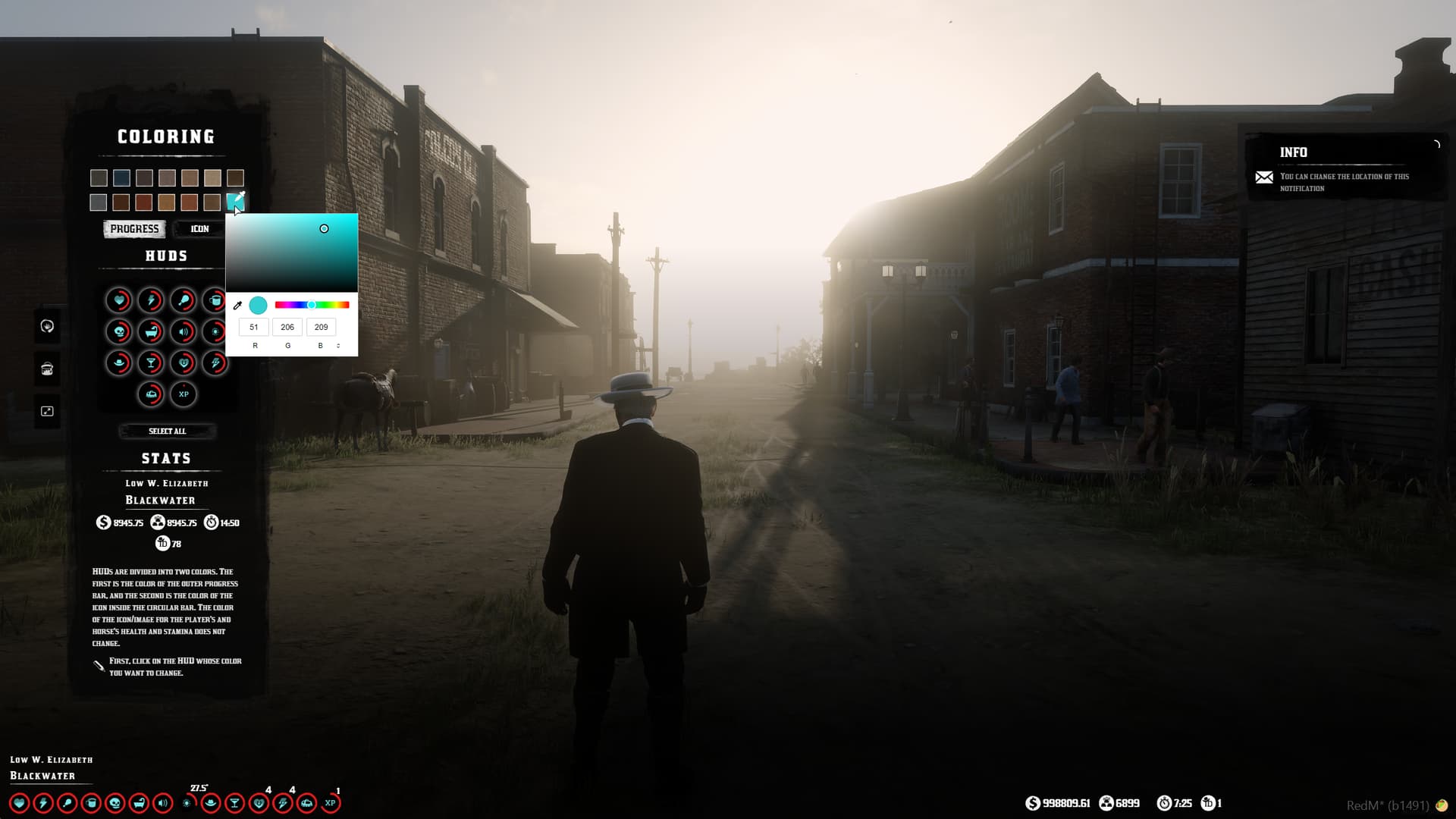The height and width of the screenshot is (819, 1456).
Task: Select the XP circle HUD icon
Action: [x=182, y=394]
